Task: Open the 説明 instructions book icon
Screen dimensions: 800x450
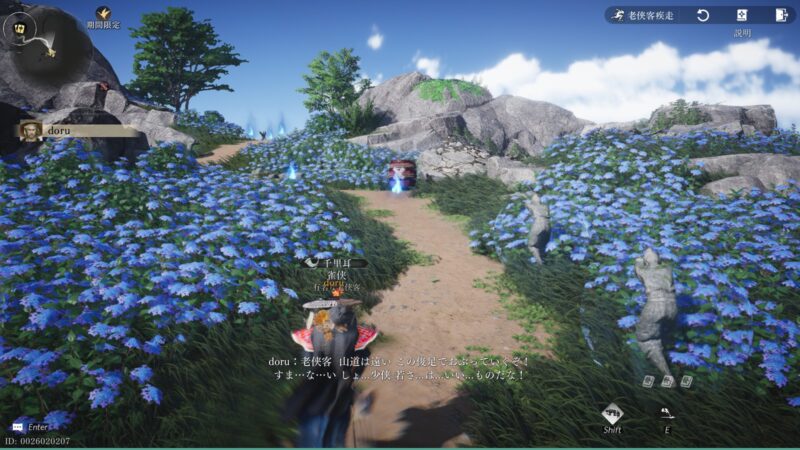Action: click(742, 15)
